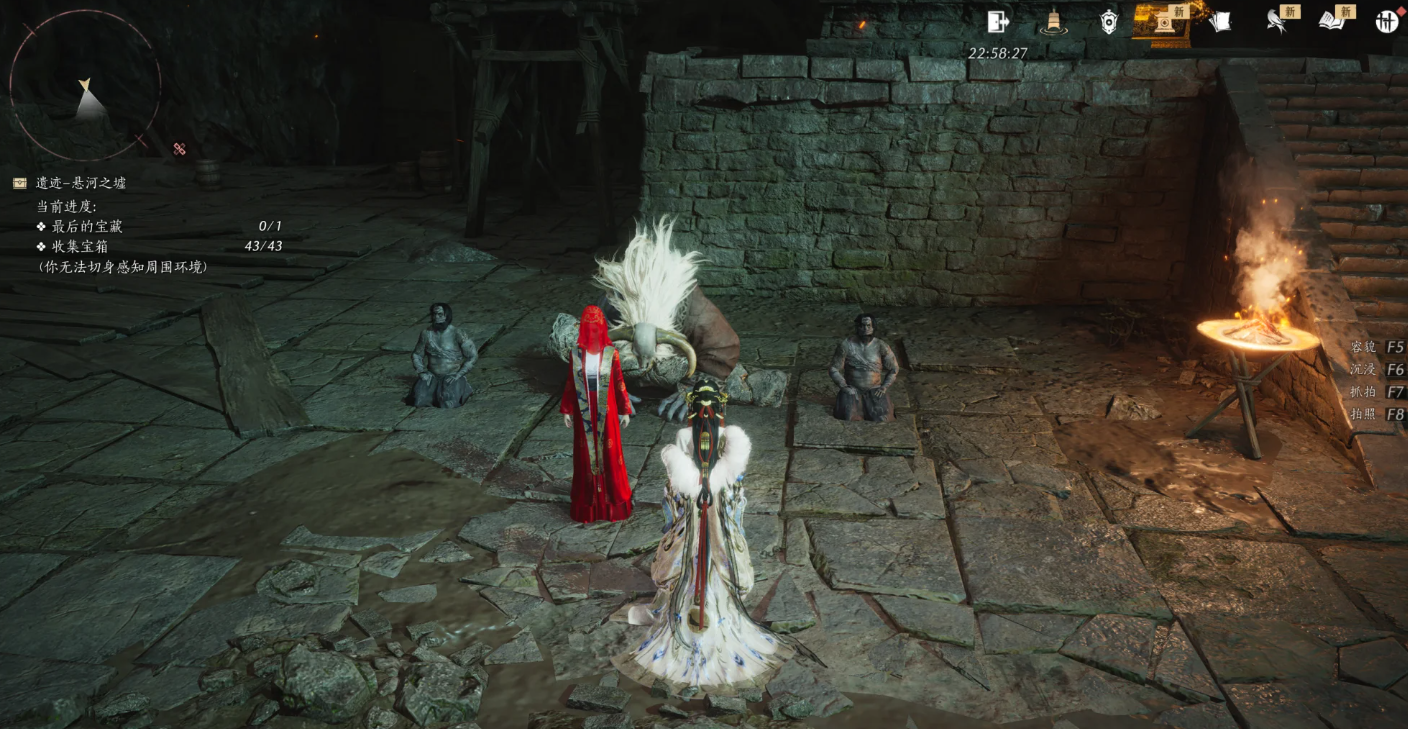Select the 收集宝箱 objective
This screenshot has height=729, width=1408.
80,246
